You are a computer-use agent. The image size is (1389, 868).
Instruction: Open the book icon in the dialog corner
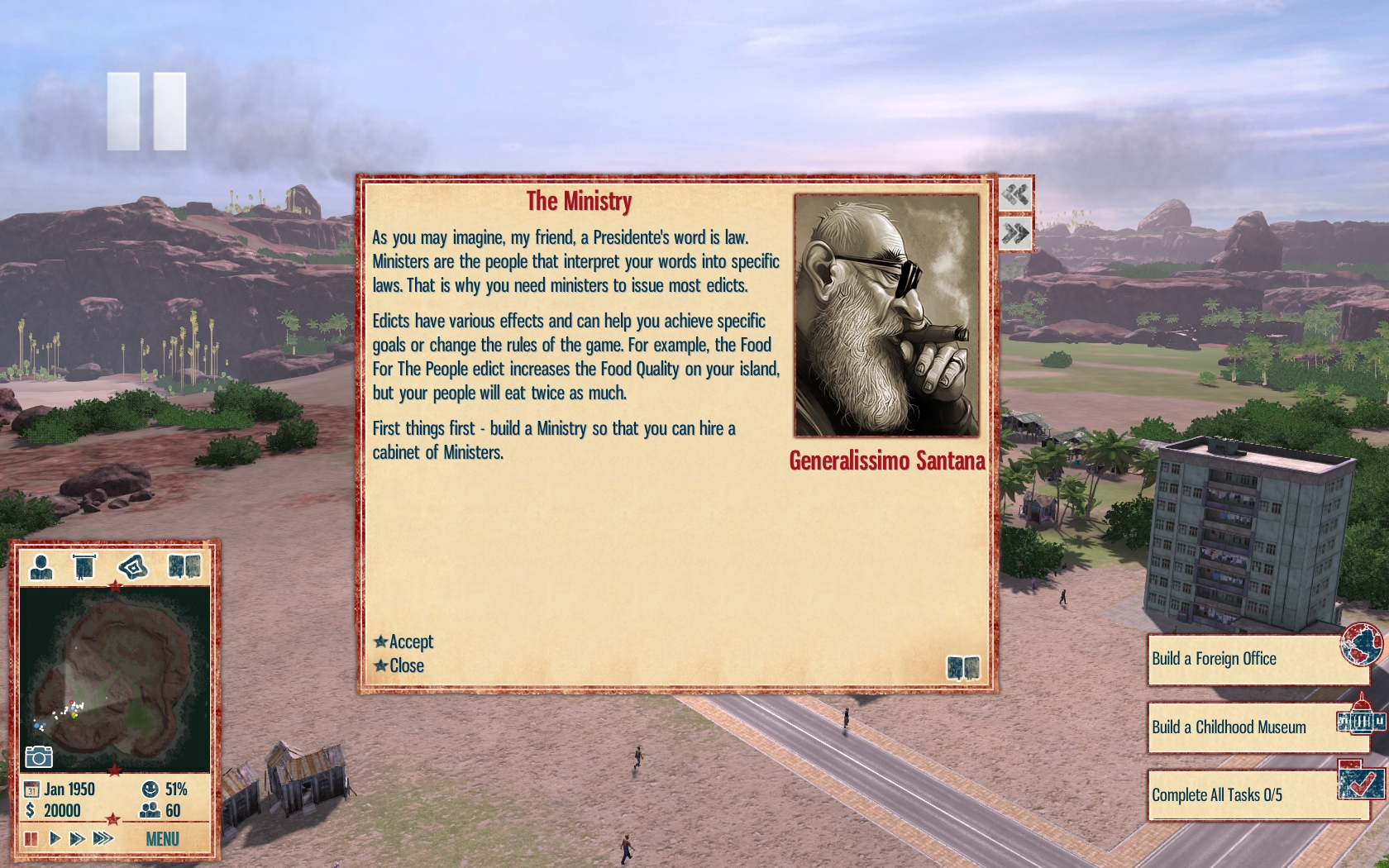962,667
